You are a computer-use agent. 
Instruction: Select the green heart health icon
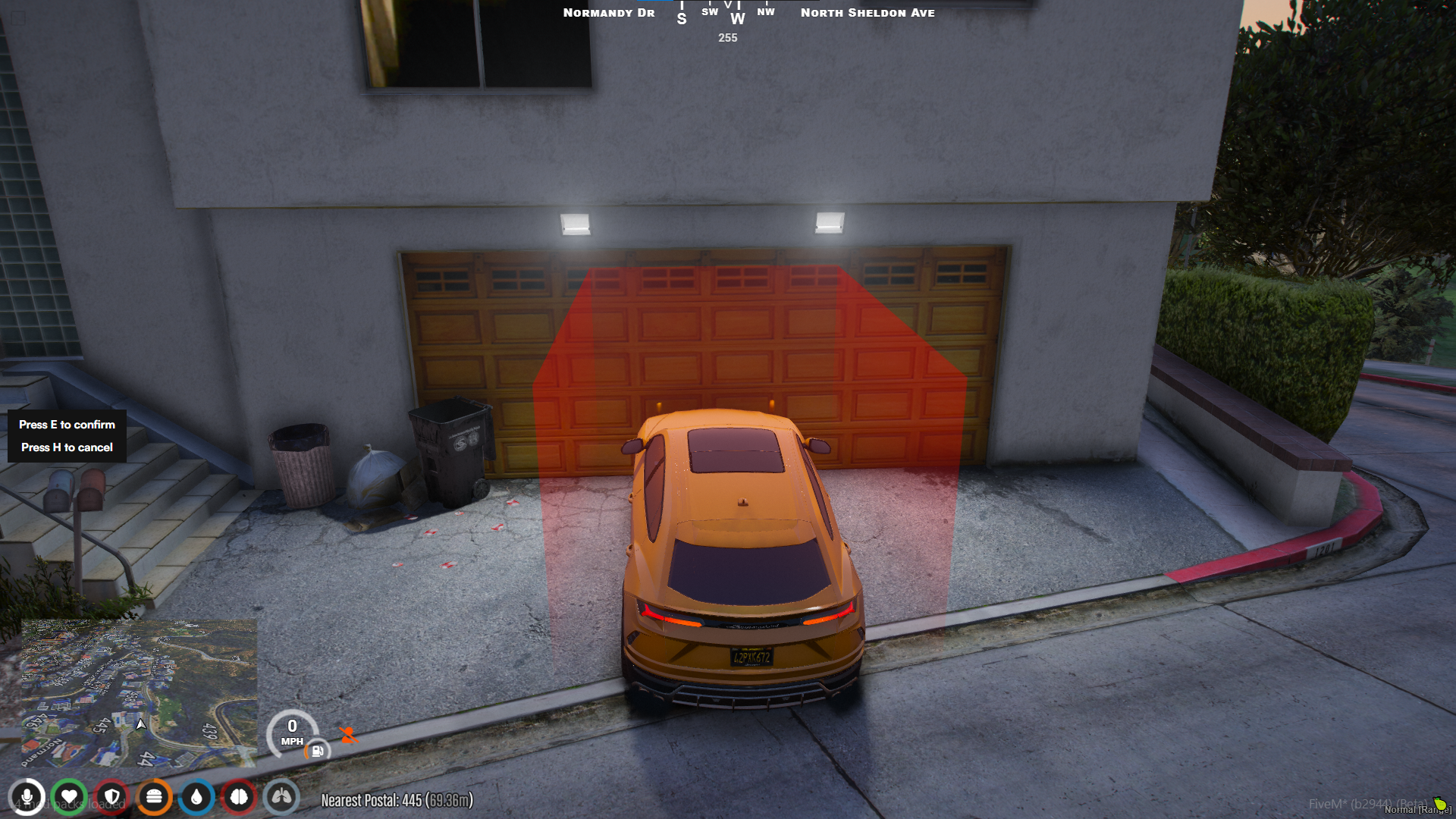[x=70, y=797]
